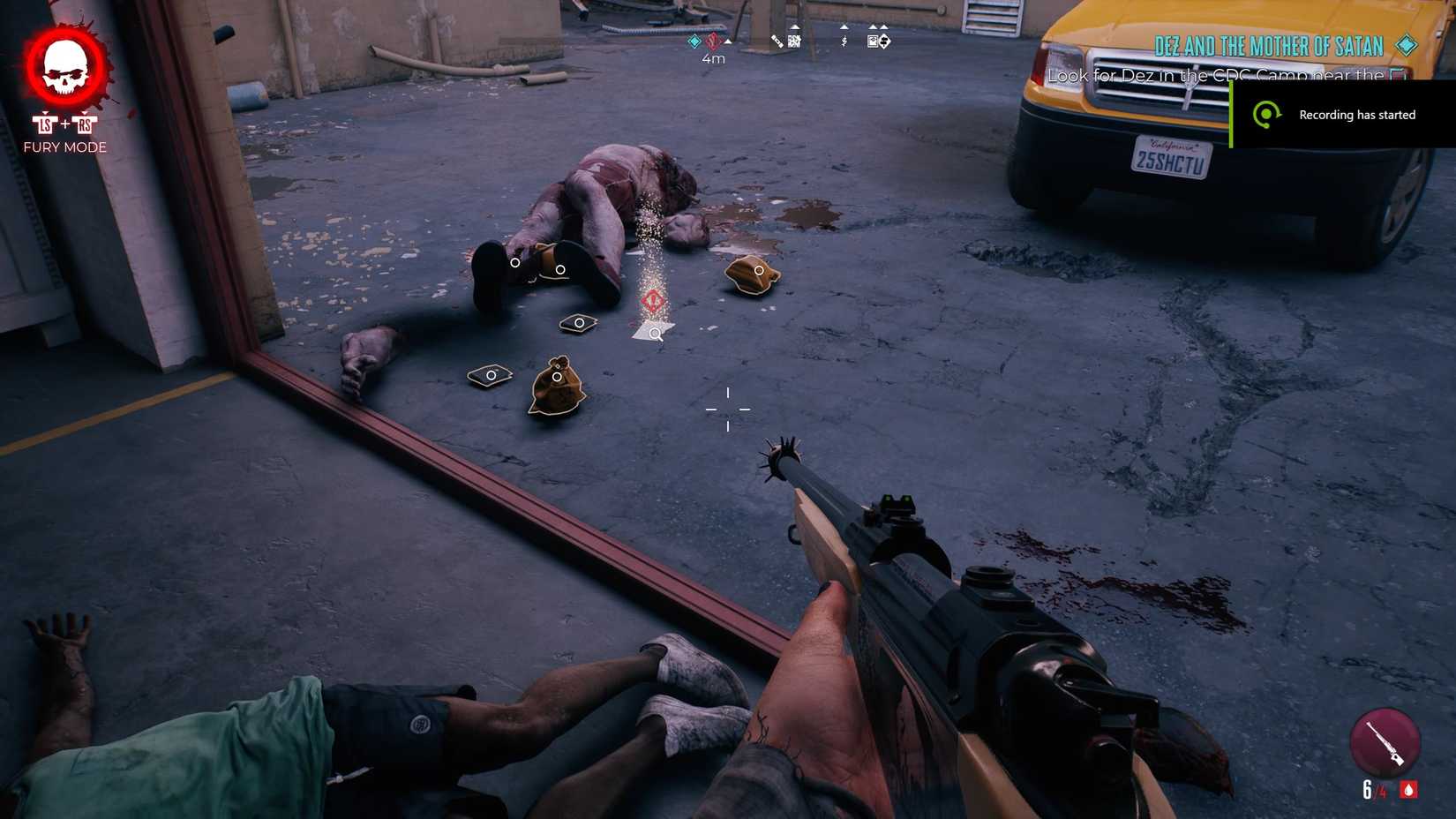The image size is (1456, 819).
Task: Expand the arrow beside the red waypoint diamond
Action: click(x=726, y=41)
